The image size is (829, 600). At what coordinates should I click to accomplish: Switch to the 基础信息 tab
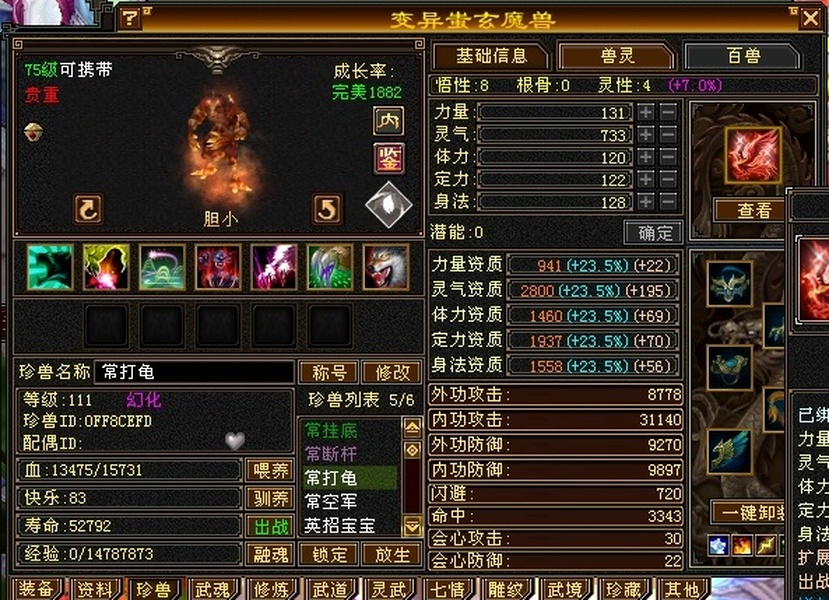(x=490, y=56)
